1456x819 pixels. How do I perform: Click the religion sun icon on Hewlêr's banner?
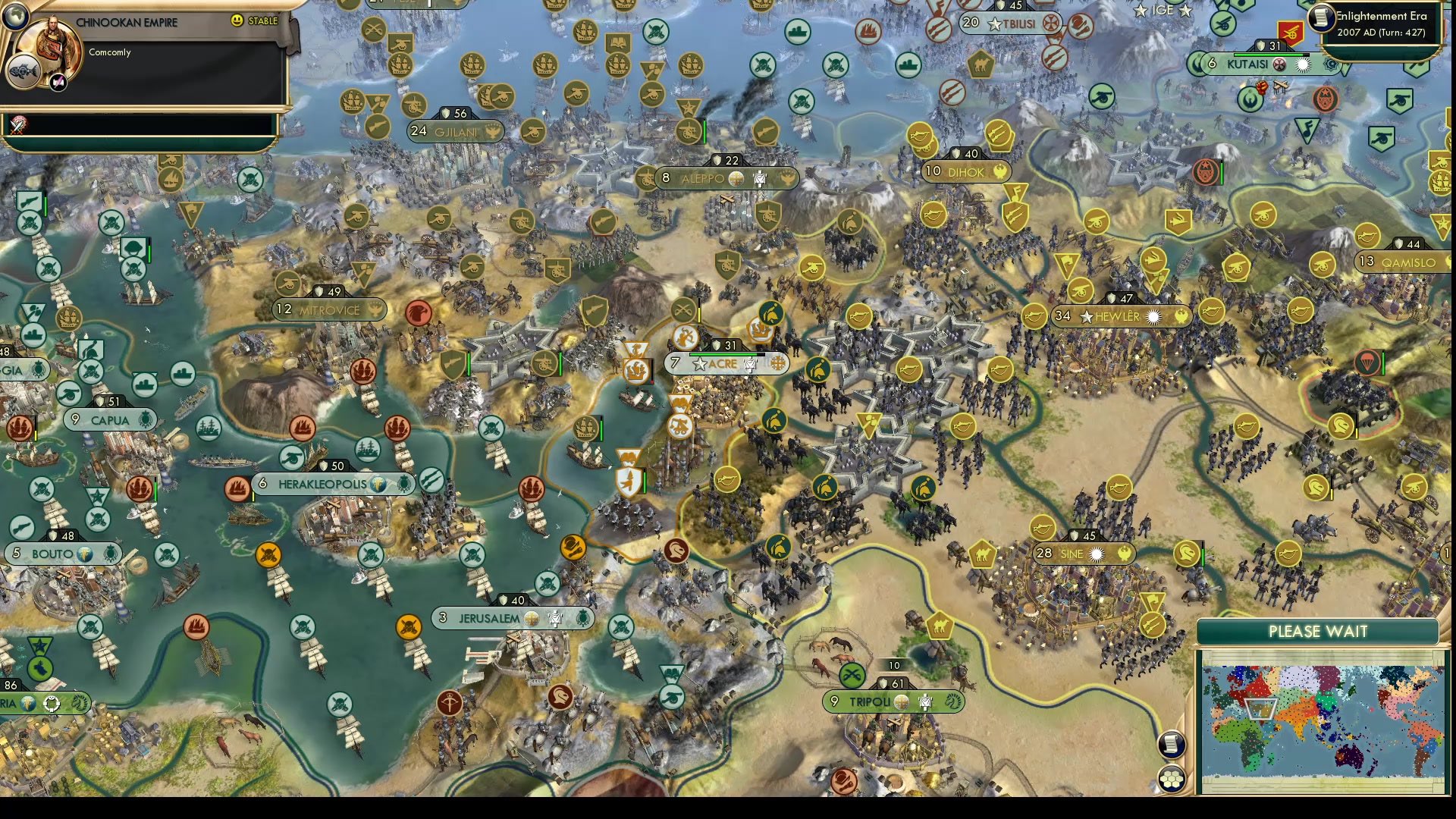[x=1153, y=317]
